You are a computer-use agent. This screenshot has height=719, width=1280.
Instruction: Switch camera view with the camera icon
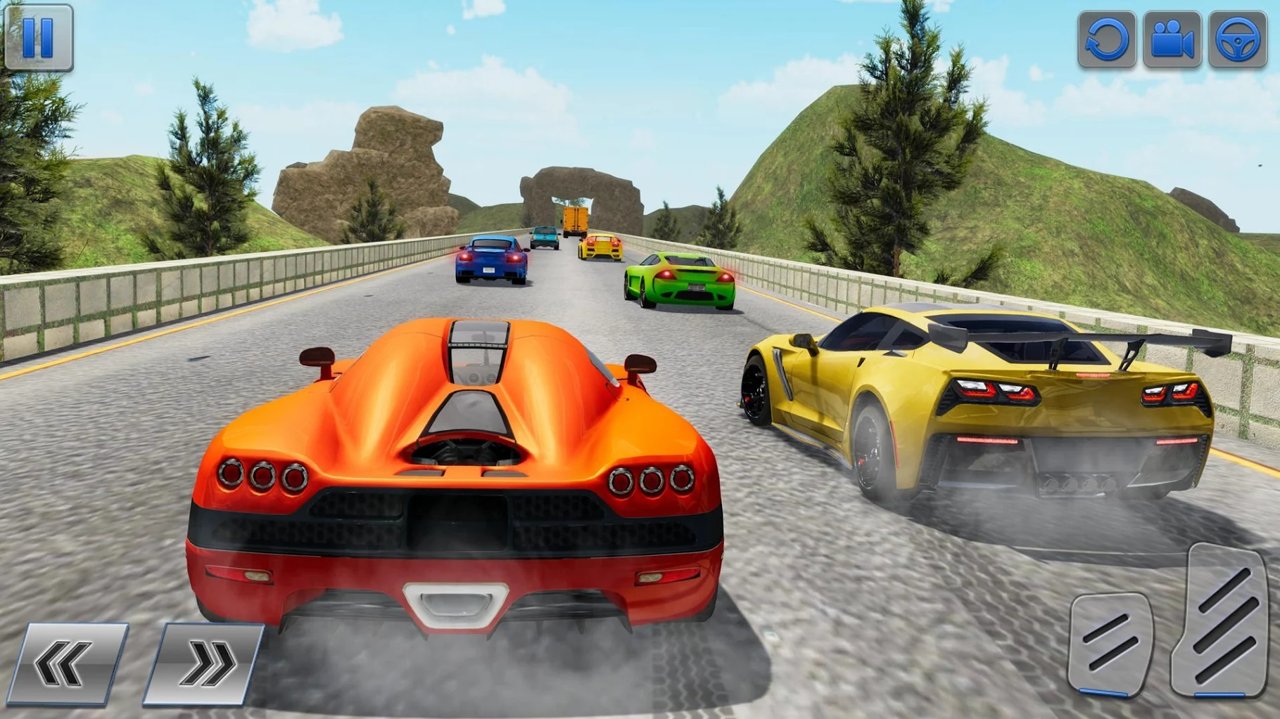pyautogui.click(x=1172, y=40)
